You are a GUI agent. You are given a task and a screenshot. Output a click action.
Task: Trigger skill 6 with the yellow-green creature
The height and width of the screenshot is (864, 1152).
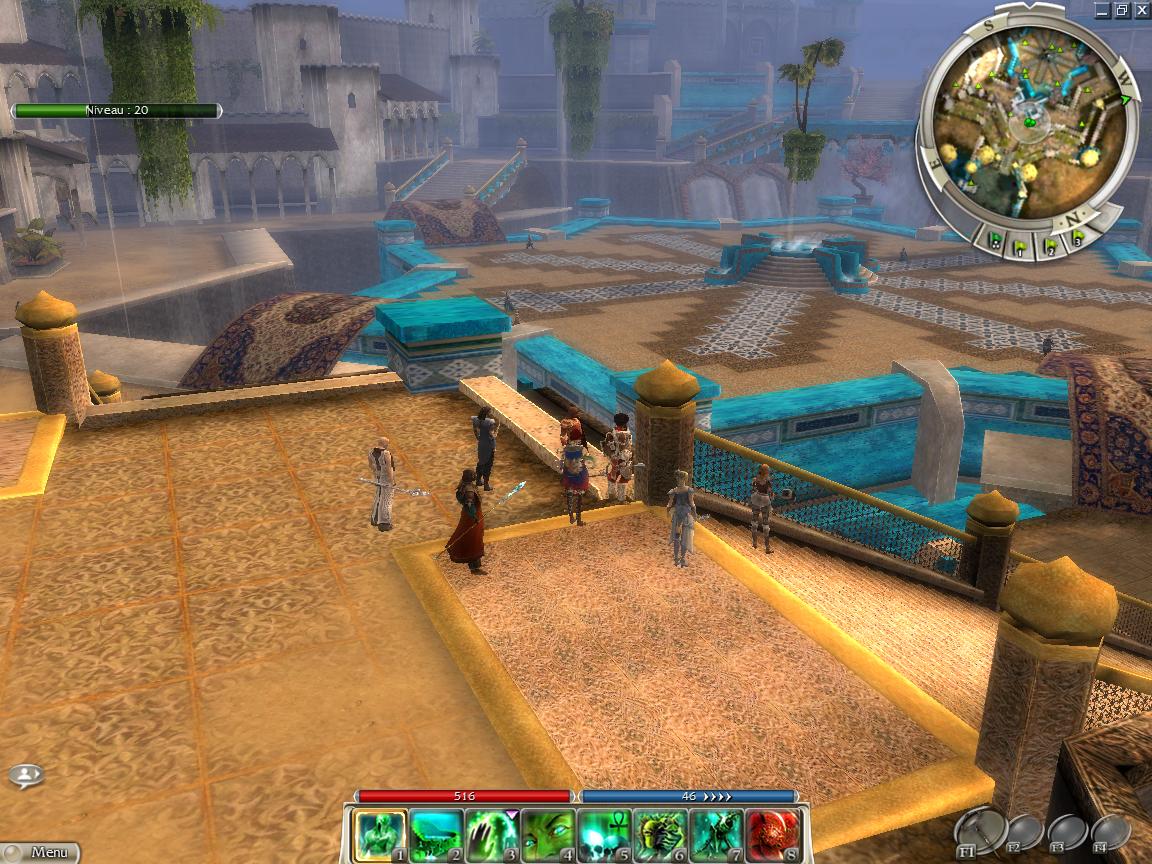coord(660,836)
